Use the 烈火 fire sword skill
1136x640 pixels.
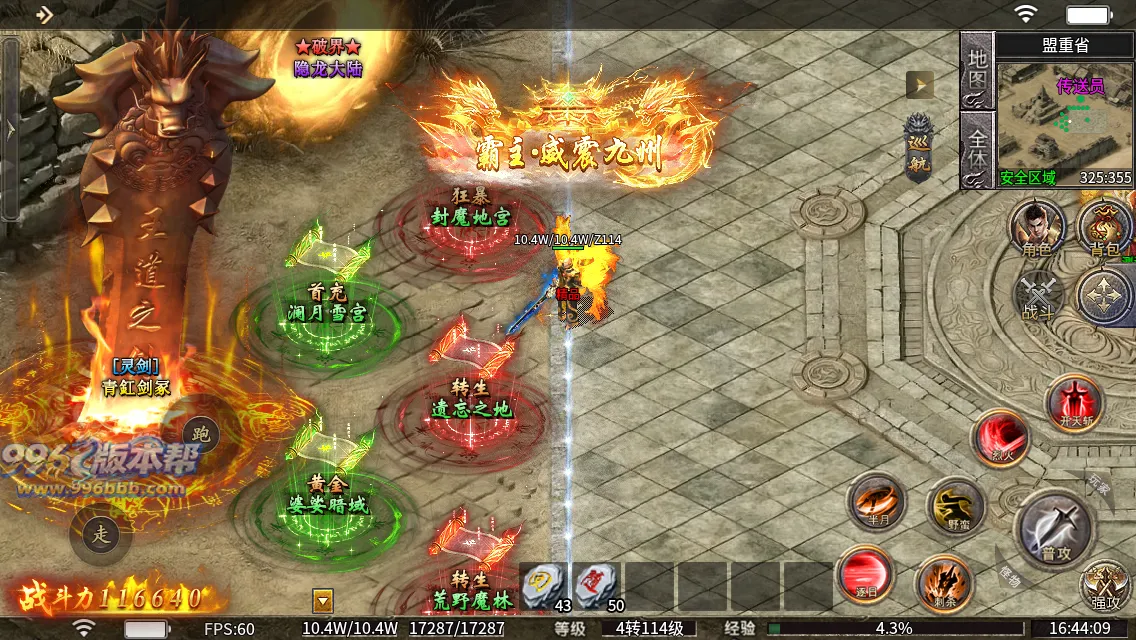tap(1002, 440)
